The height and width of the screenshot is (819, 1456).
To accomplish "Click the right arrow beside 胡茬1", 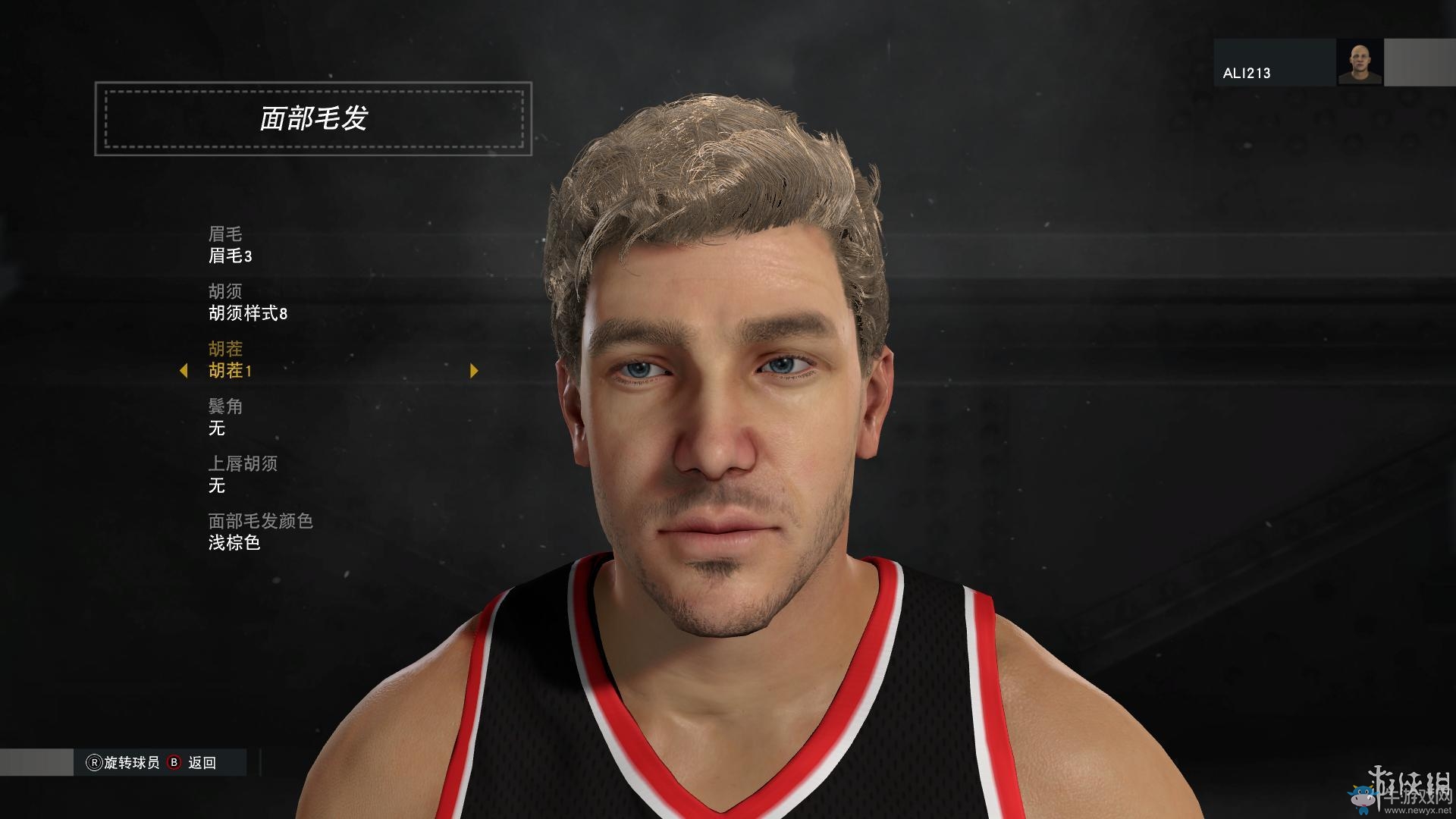I will 475,371.
